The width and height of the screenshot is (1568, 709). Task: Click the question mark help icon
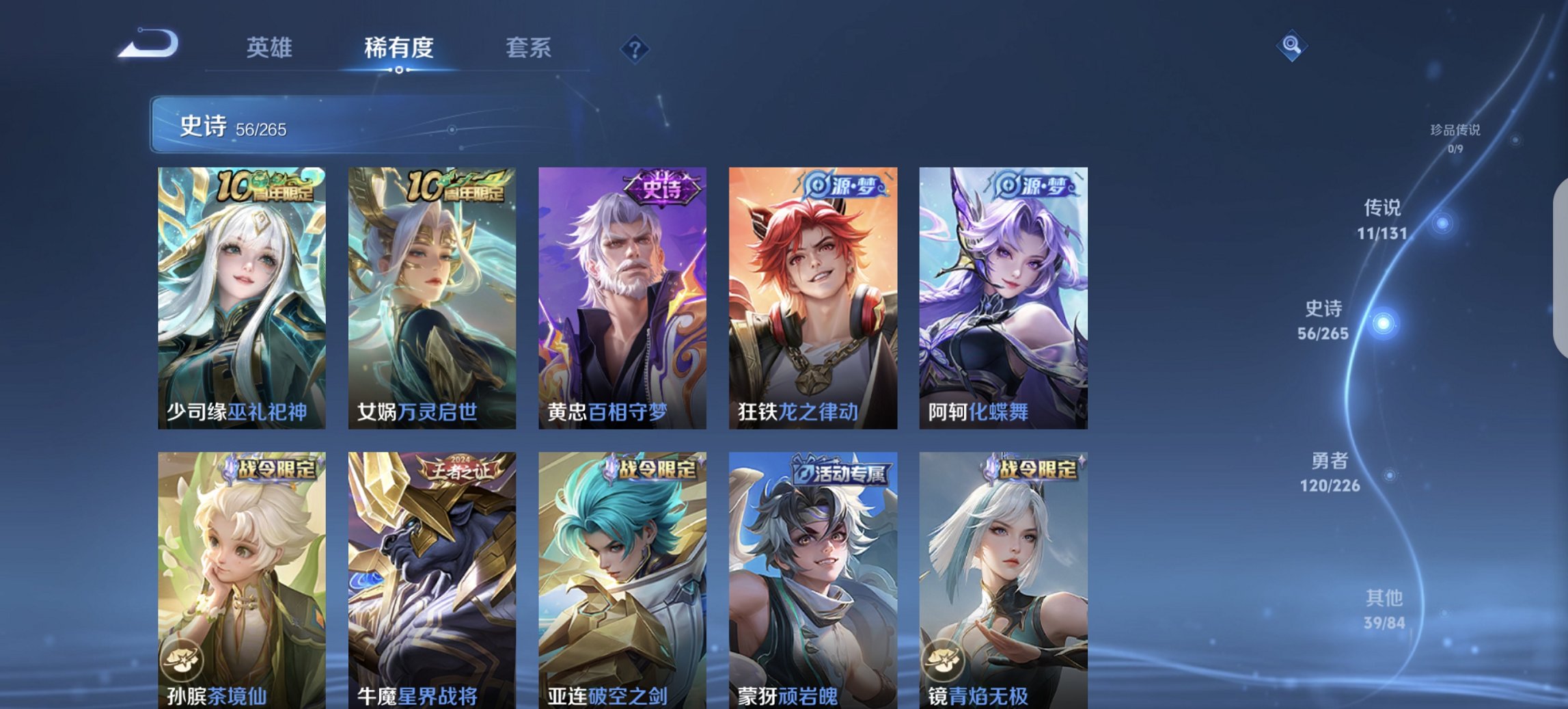[x=635, y=49]
